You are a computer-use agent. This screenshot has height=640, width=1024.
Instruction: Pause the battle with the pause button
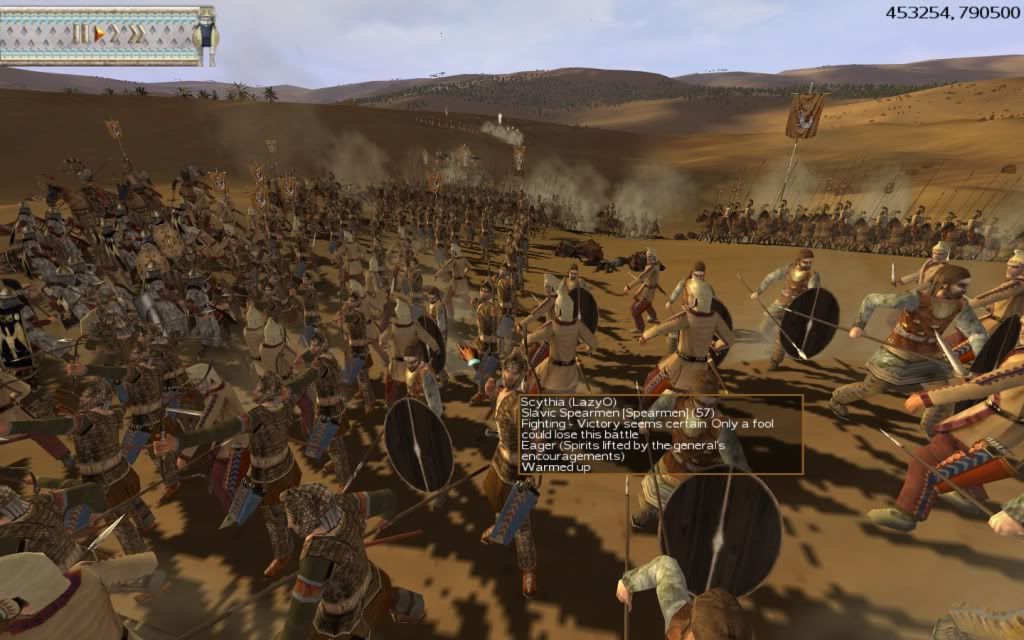[x=79, y=34]
